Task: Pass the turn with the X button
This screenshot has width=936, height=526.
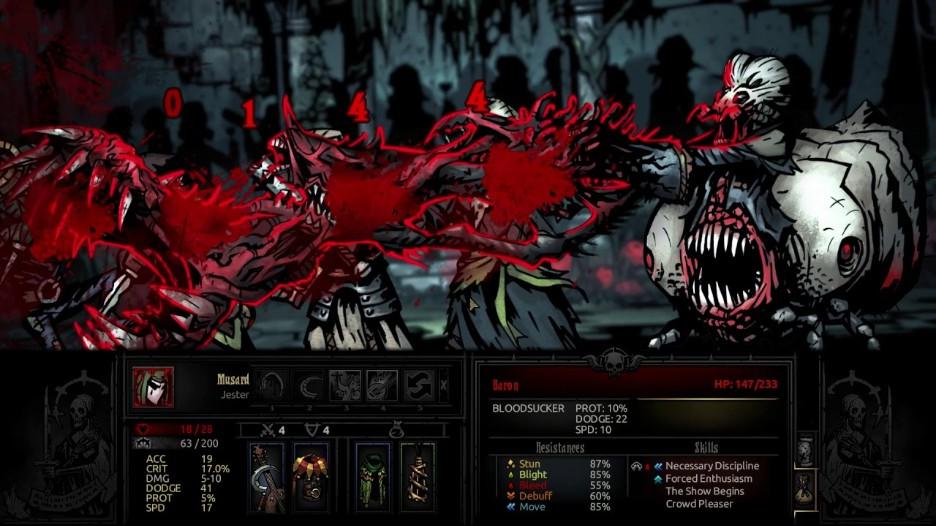Action: coord(444,385)
